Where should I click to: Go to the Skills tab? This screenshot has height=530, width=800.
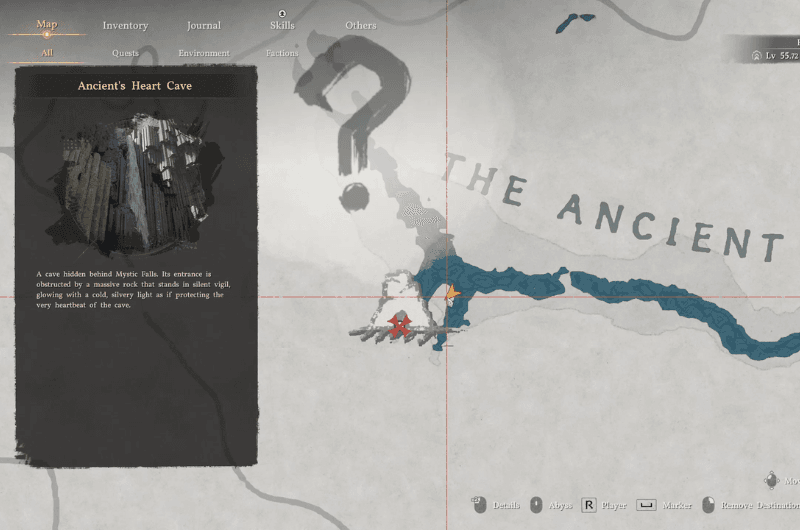(x=282, y=26)
